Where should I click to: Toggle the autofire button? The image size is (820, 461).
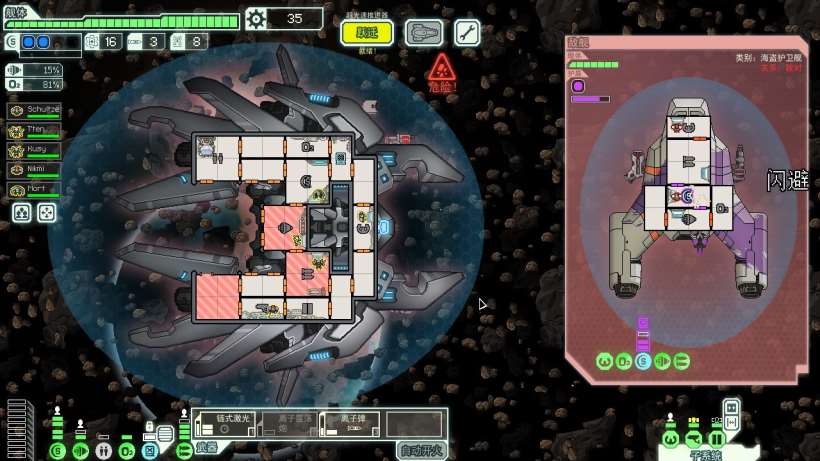(421, 449)
